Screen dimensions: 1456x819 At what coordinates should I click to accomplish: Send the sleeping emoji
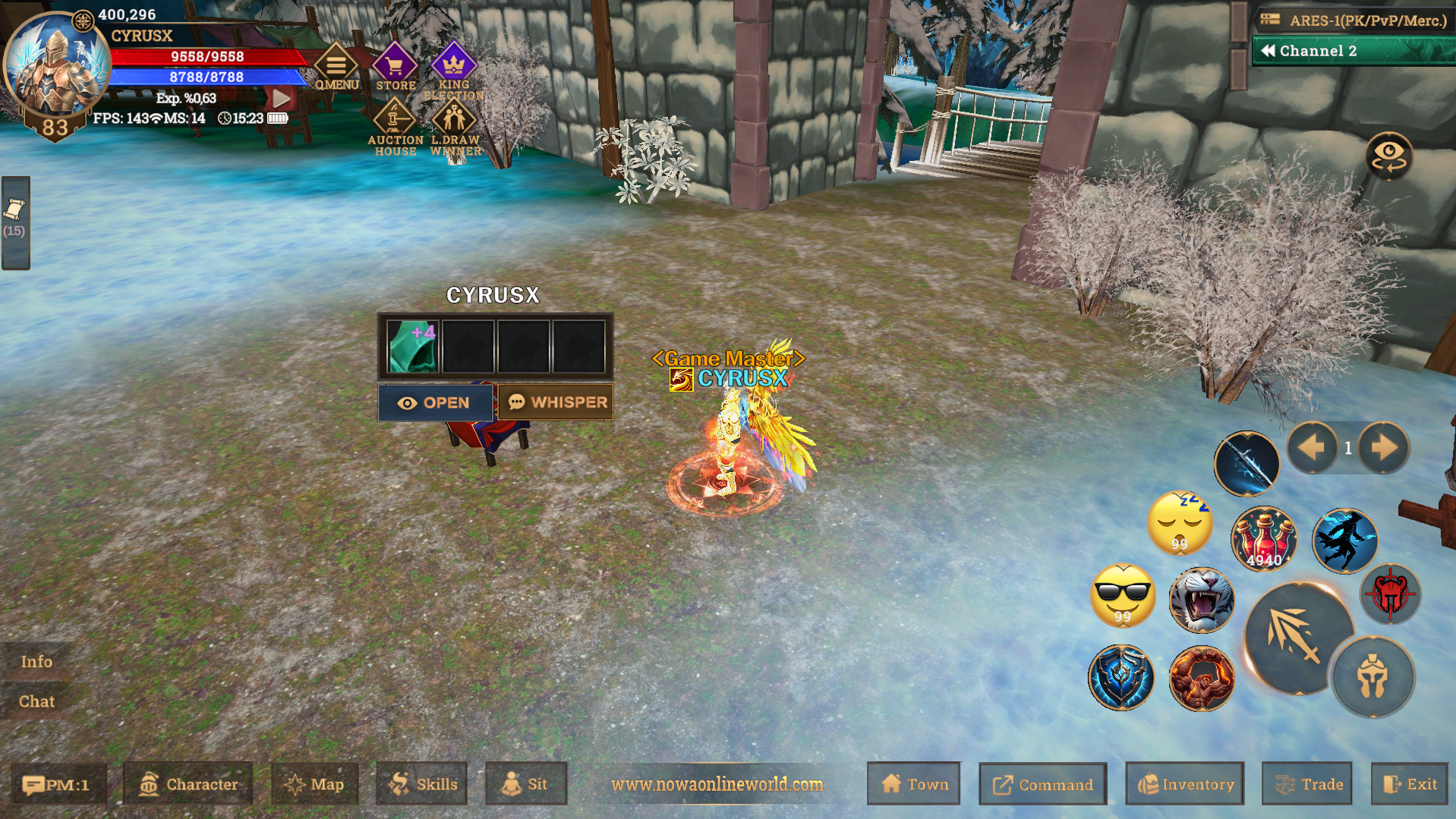pos(1181,521)
